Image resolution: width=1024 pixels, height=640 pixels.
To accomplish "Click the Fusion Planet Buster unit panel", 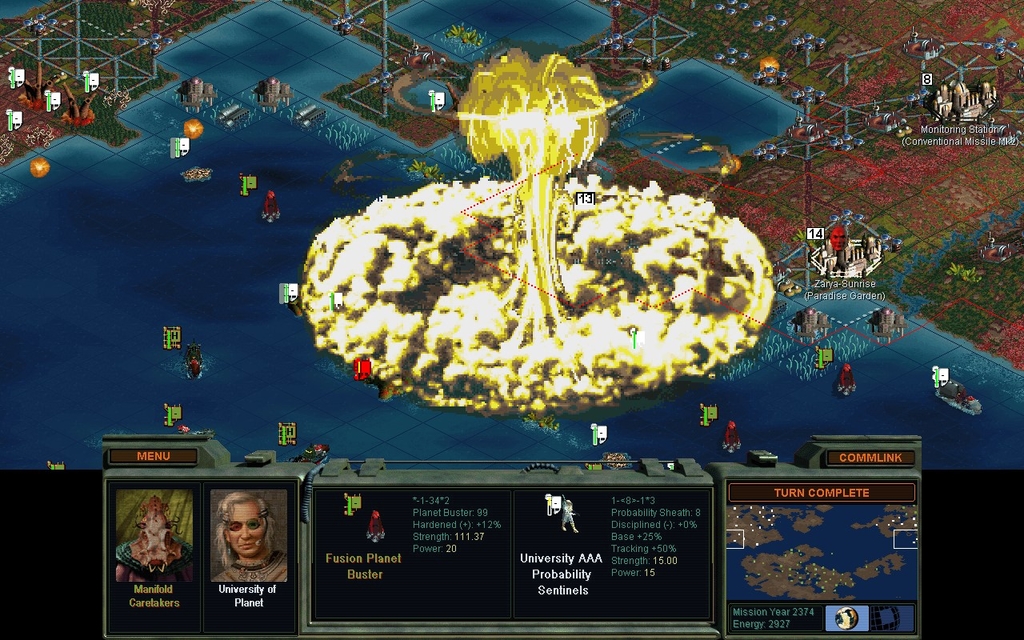I will click(x=411, y=553).
